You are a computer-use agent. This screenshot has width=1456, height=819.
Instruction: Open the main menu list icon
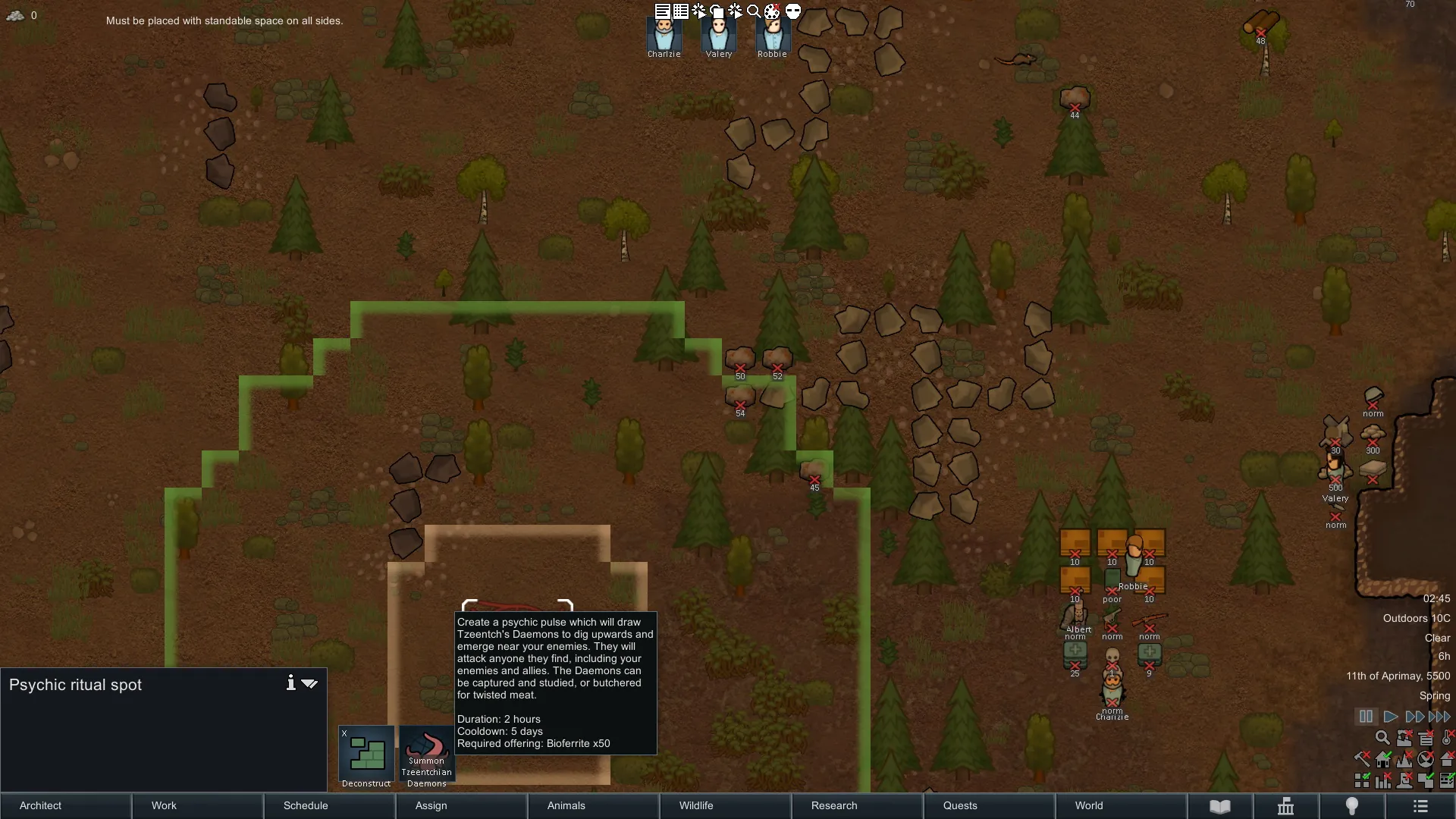(1420, 806)
